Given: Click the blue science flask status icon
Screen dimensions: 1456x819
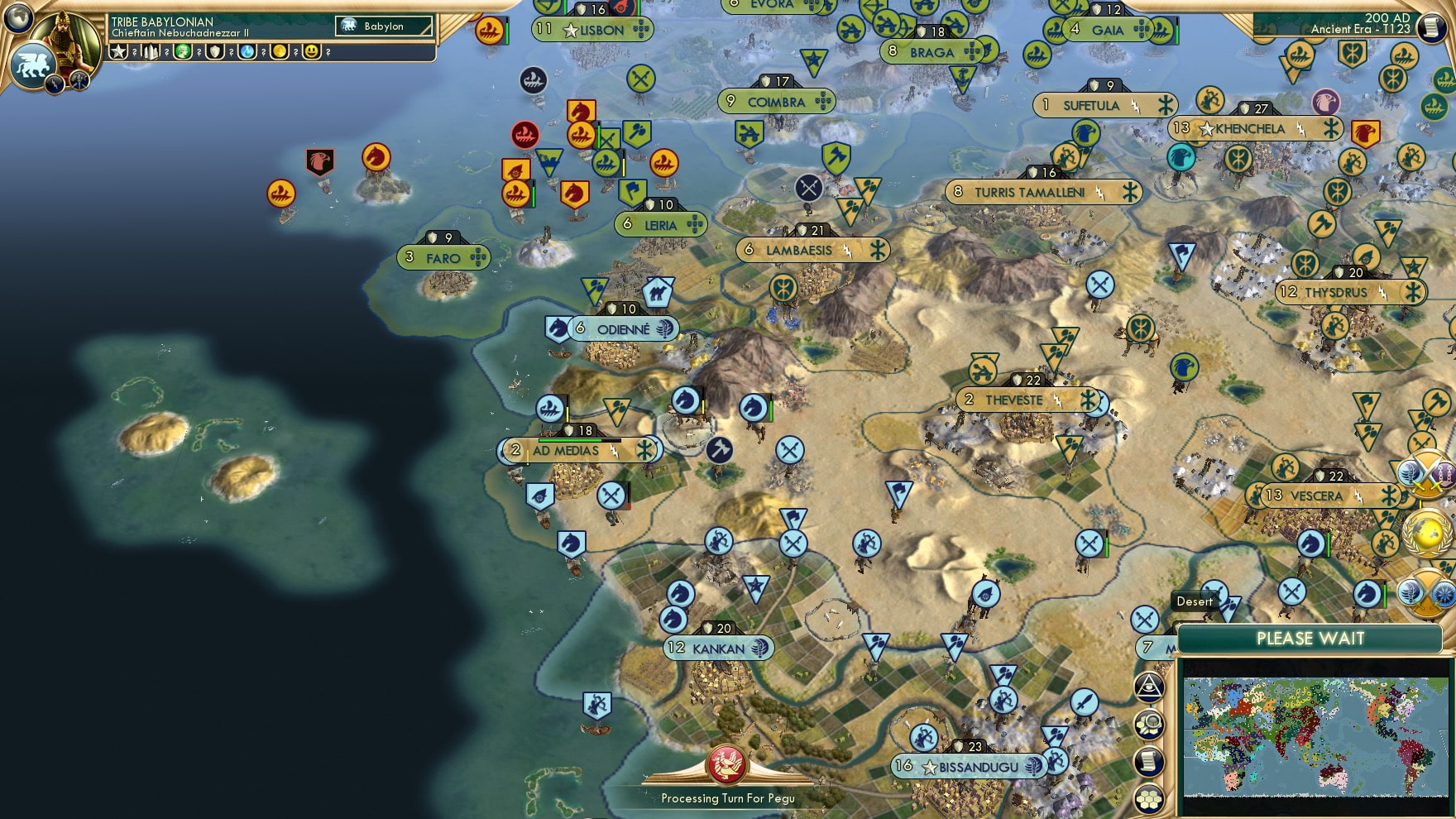Looking at the screenshot, I should (x=246, y=51).
